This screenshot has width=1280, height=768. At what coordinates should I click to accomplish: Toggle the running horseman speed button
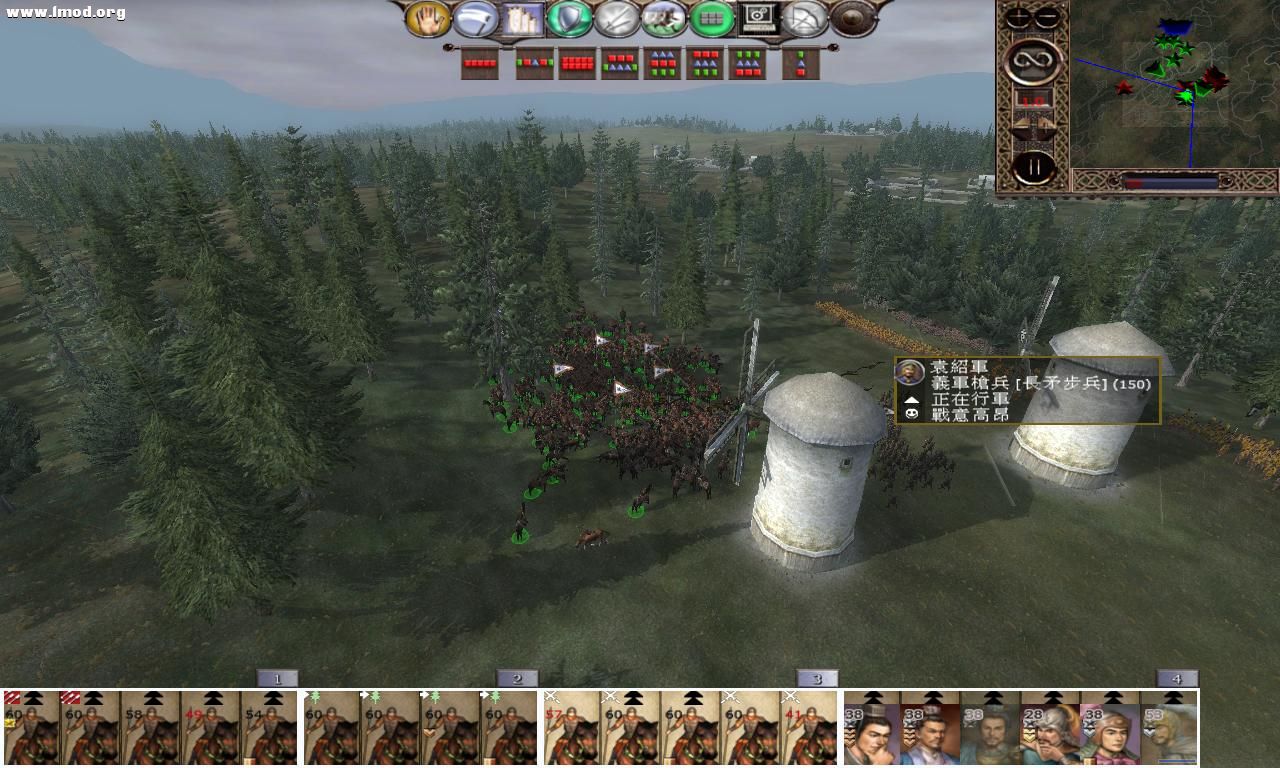(664, 19)
